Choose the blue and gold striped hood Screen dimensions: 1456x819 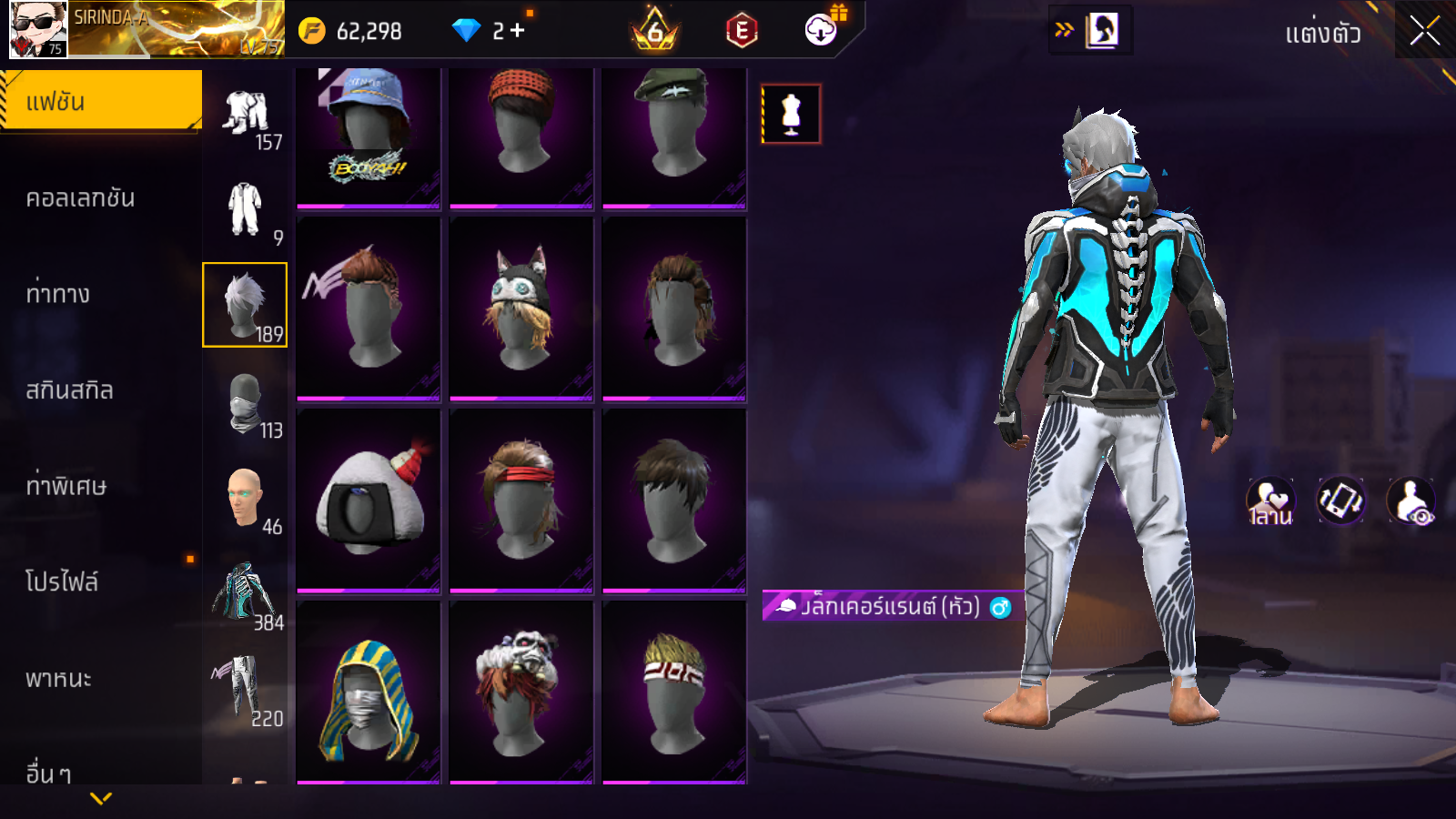369,693
